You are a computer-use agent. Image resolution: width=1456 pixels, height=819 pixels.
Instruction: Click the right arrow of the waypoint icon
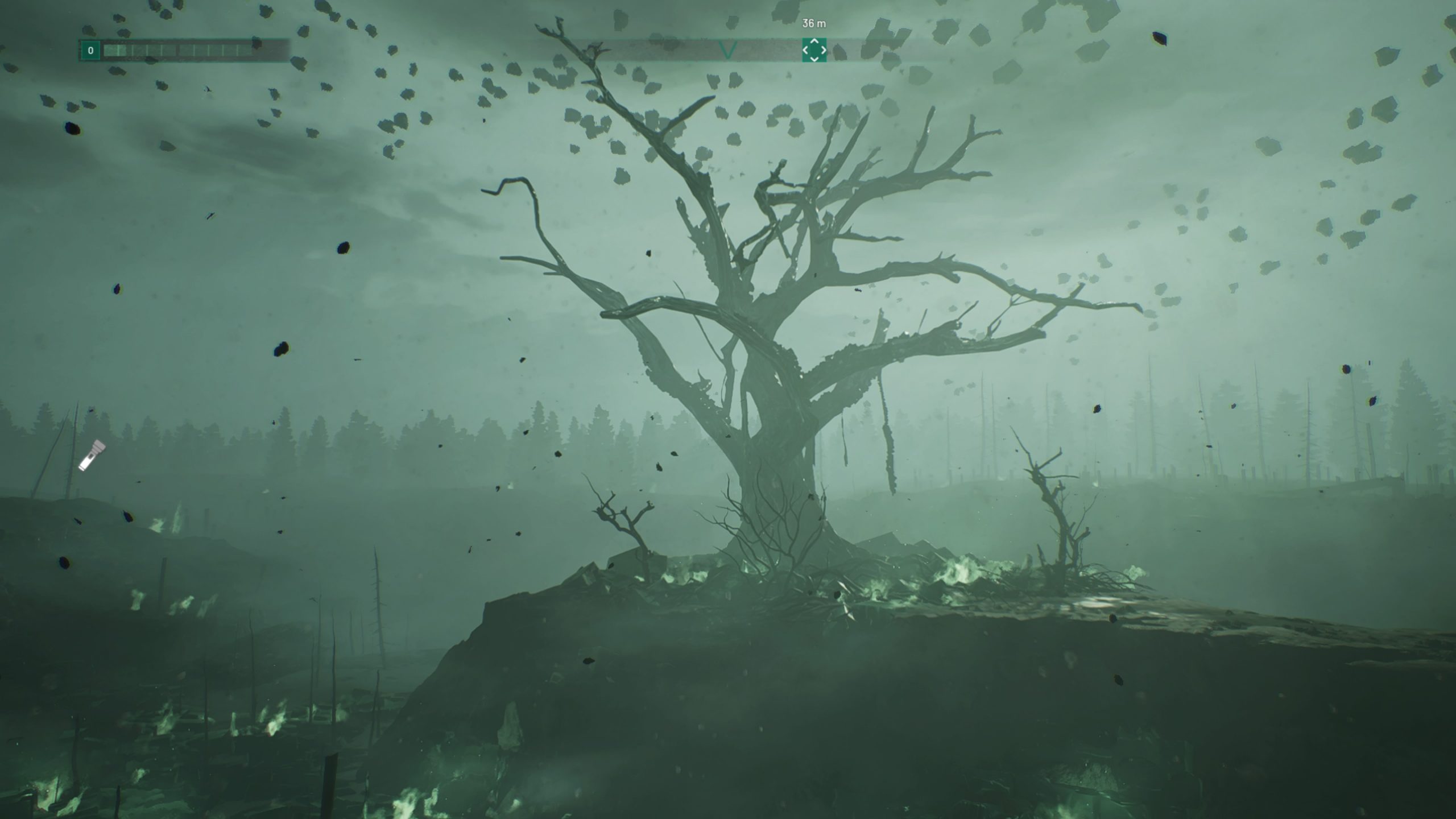(824, 50)
